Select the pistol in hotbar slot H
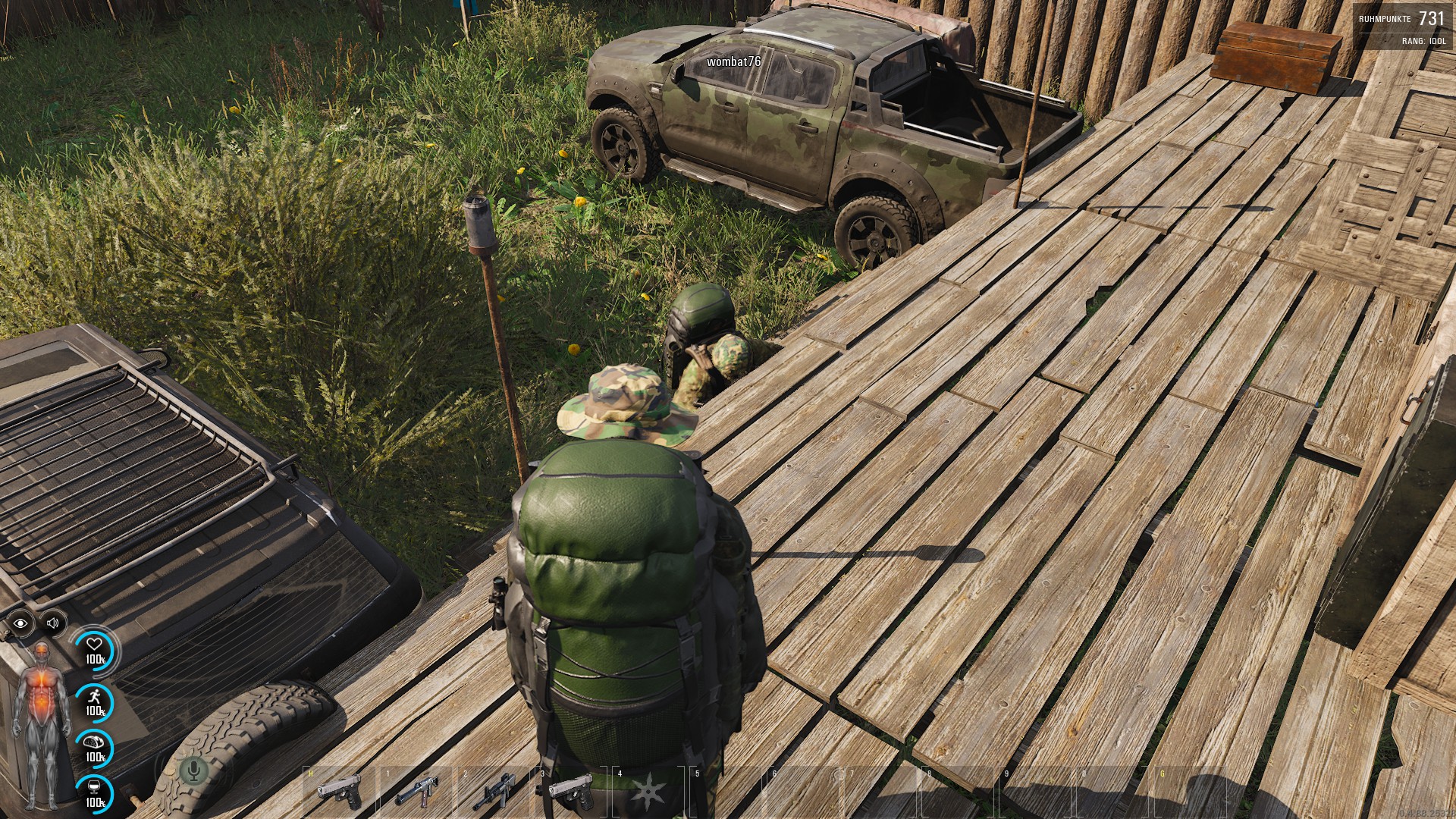 click(x=339, y=792)
